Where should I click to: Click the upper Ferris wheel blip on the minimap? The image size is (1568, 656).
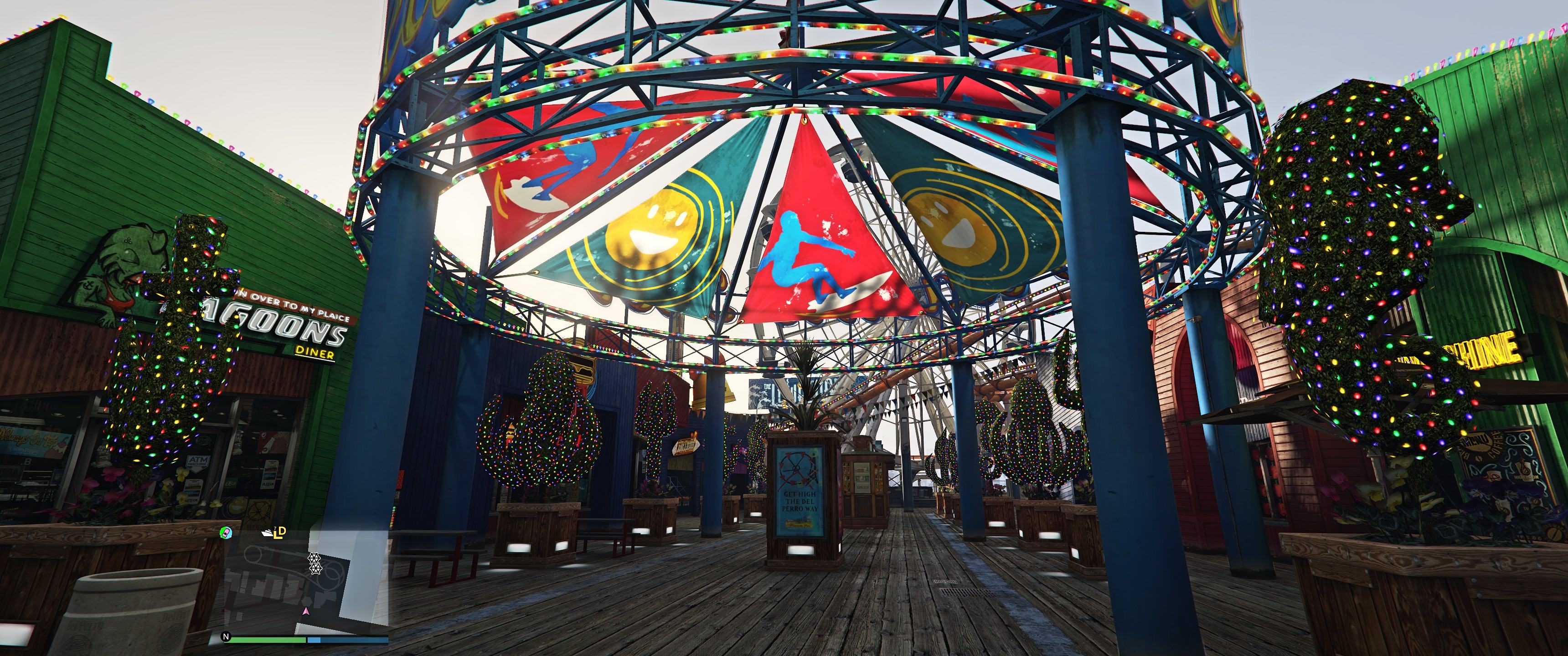click(x=315, y=558)
